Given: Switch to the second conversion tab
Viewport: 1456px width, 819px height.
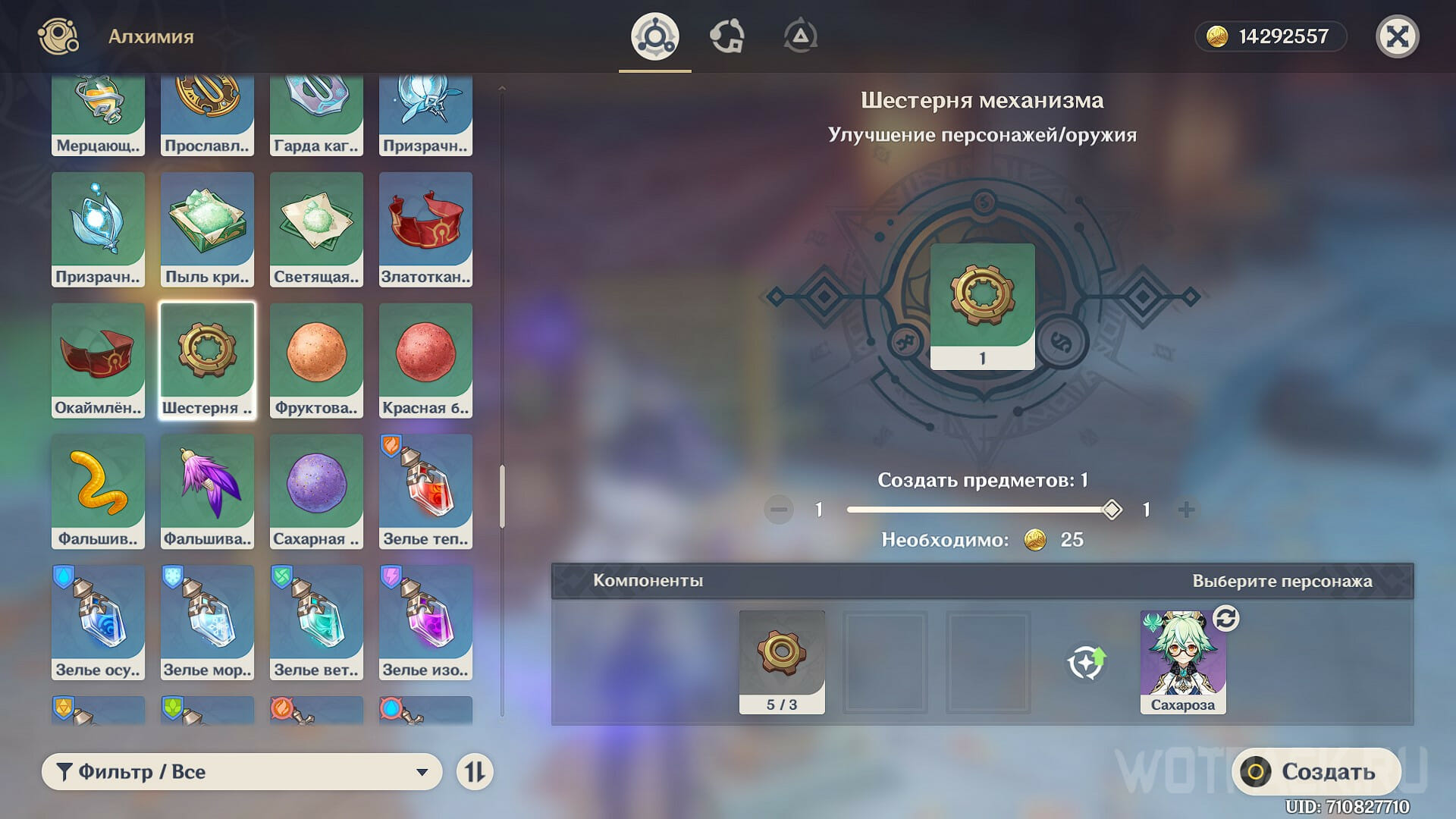Looking at the screenshot, I should [x=726, y=36].
